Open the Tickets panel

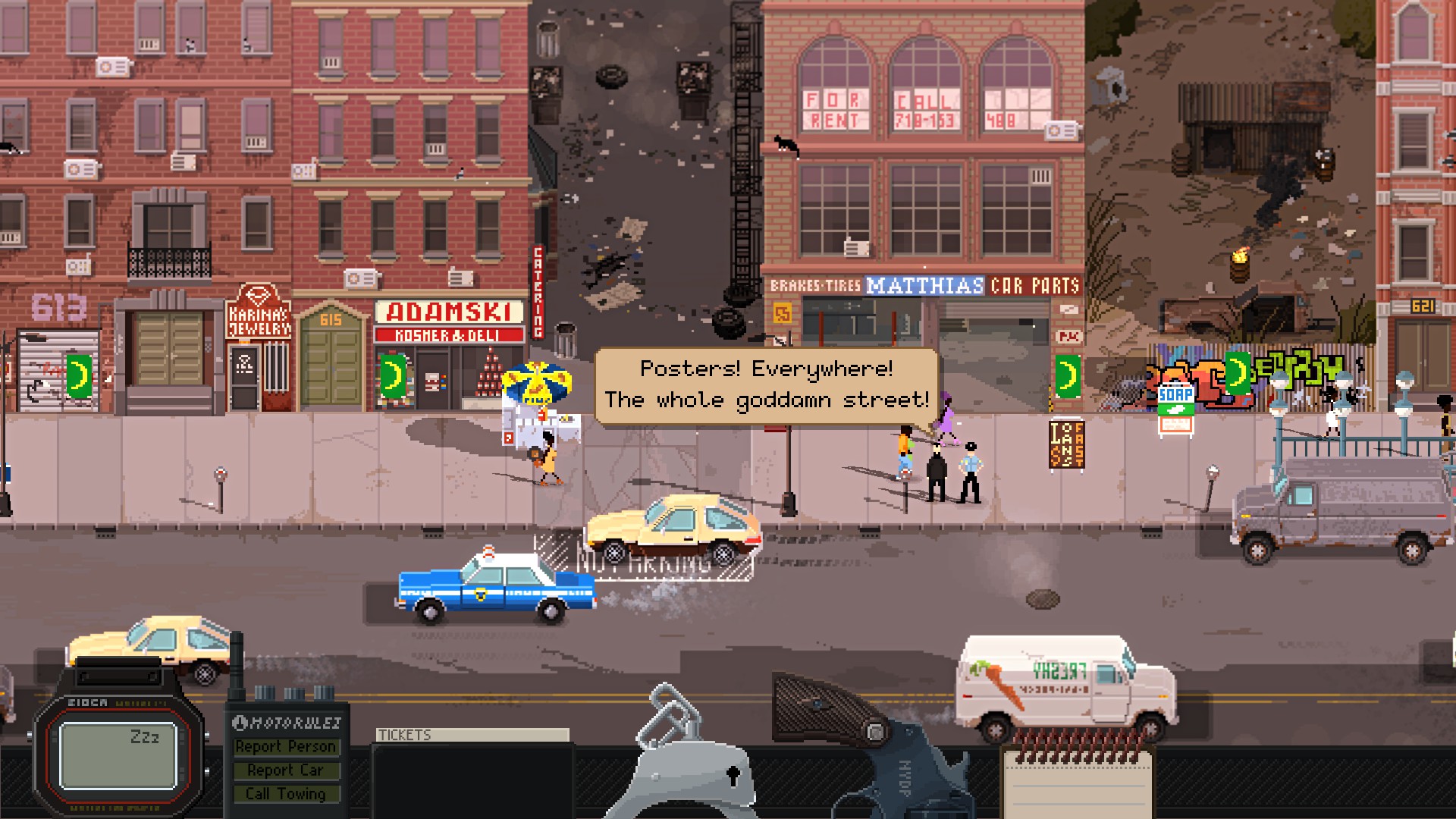point(472,735)
